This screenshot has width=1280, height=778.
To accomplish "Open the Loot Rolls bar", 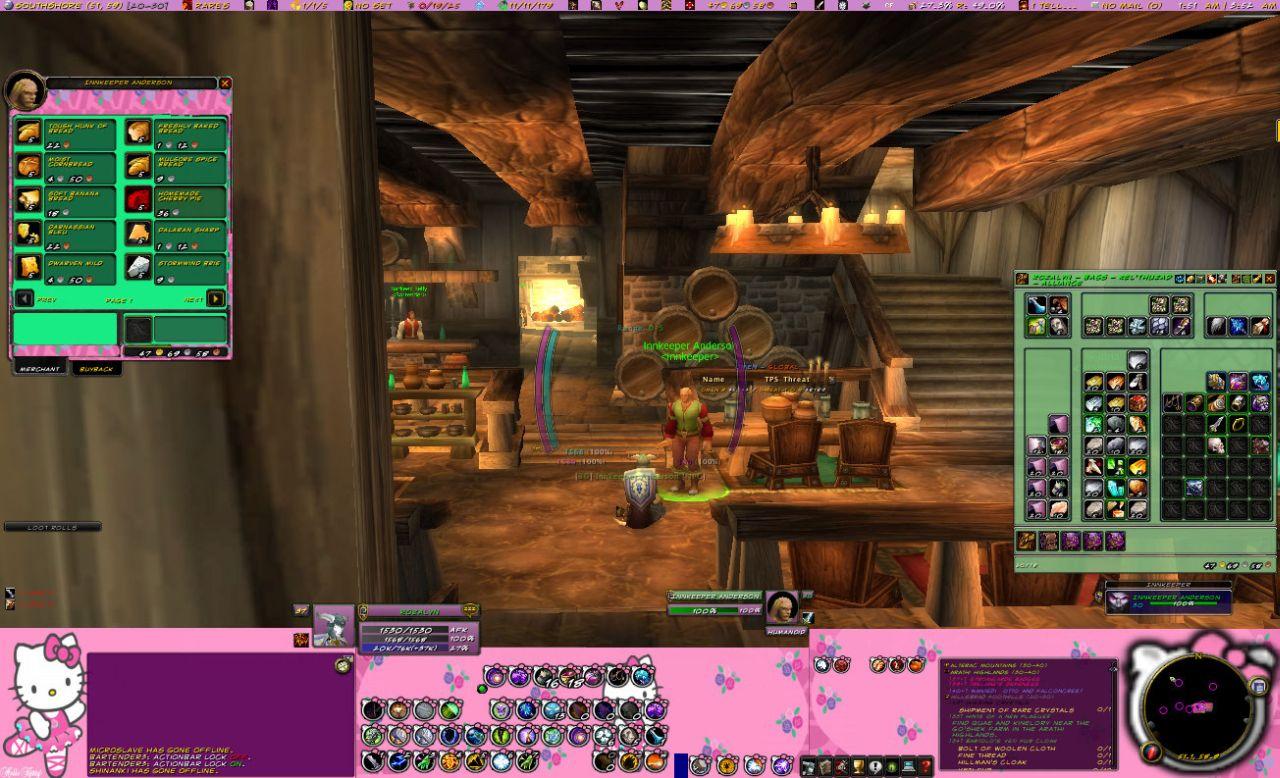I will pos(52,527).
